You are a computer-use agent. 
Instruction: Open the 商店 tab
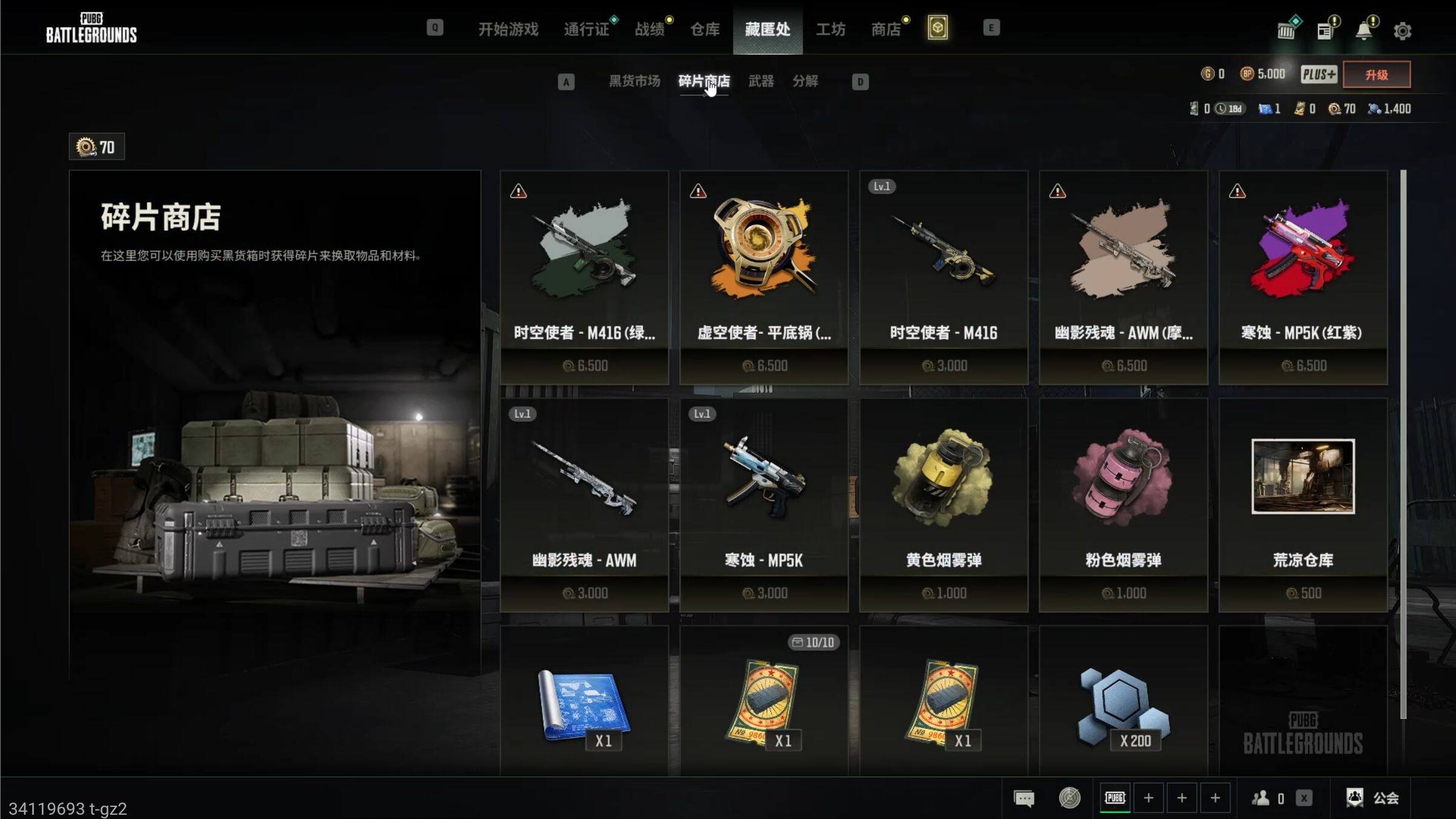[886, 29]
